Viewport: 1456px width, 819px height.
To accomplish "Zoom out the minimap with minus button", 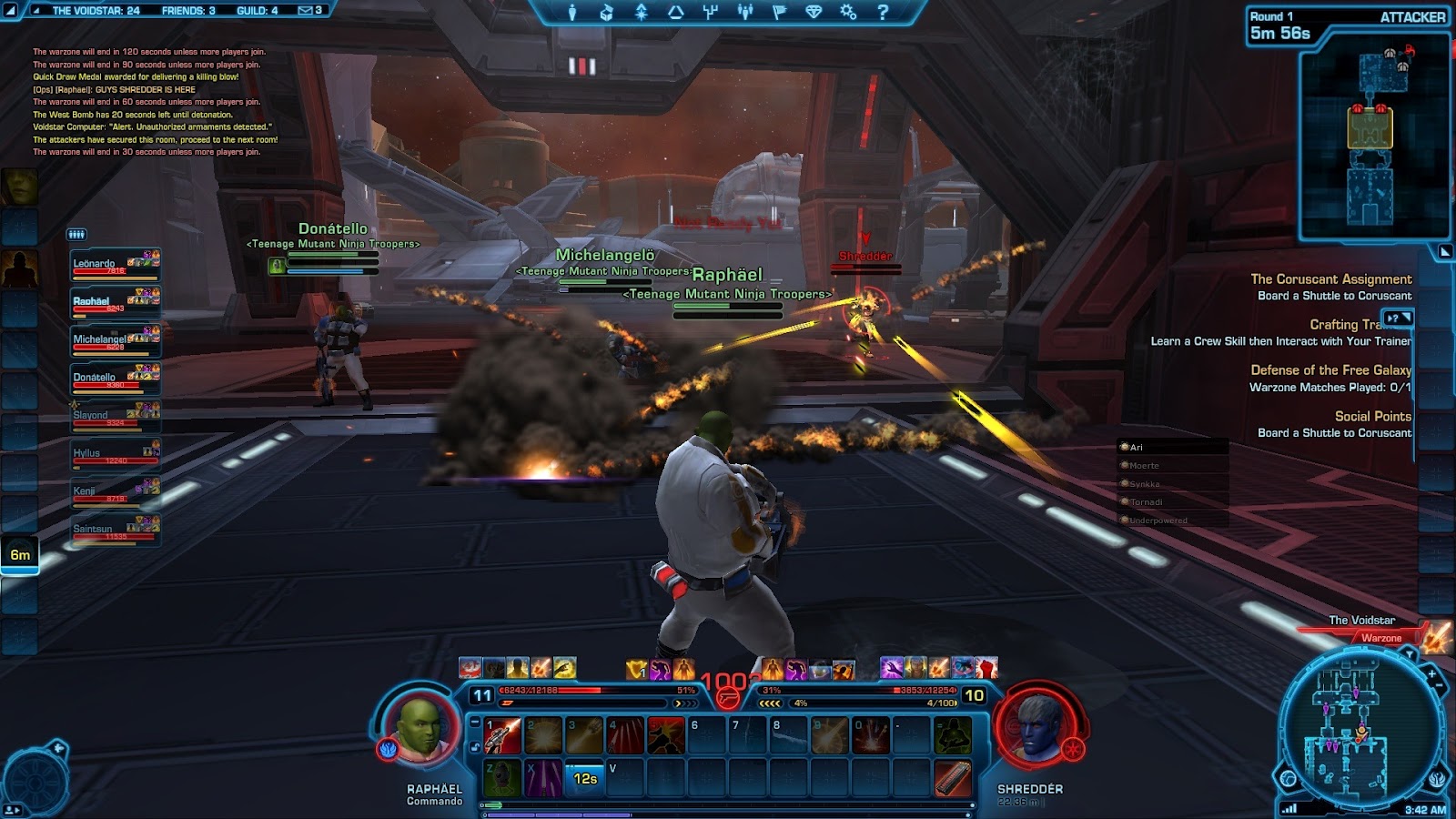I will (1440, 687).
